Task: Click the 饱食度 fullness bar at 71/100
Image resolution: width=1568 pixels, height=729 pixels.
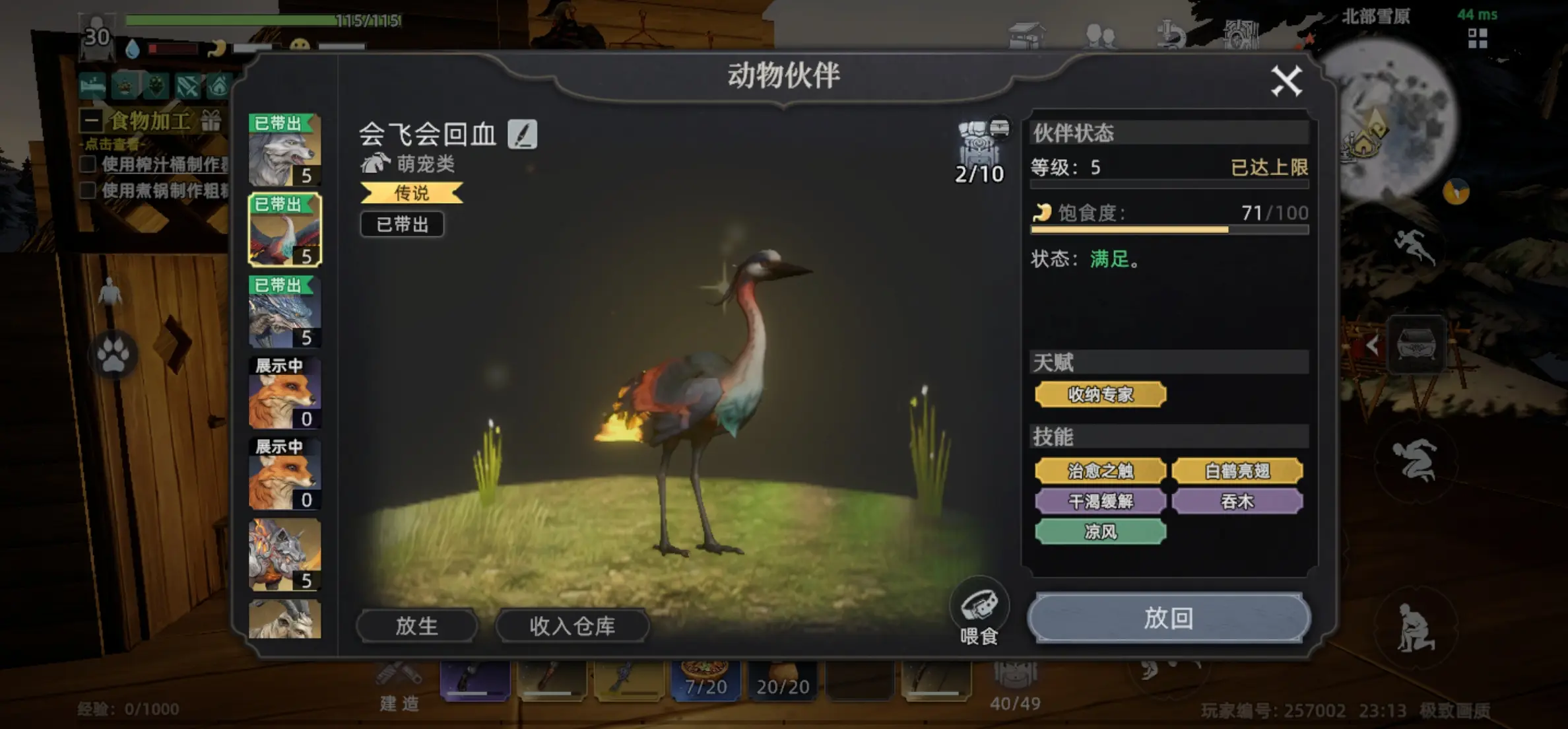Action: [1168, 230]
